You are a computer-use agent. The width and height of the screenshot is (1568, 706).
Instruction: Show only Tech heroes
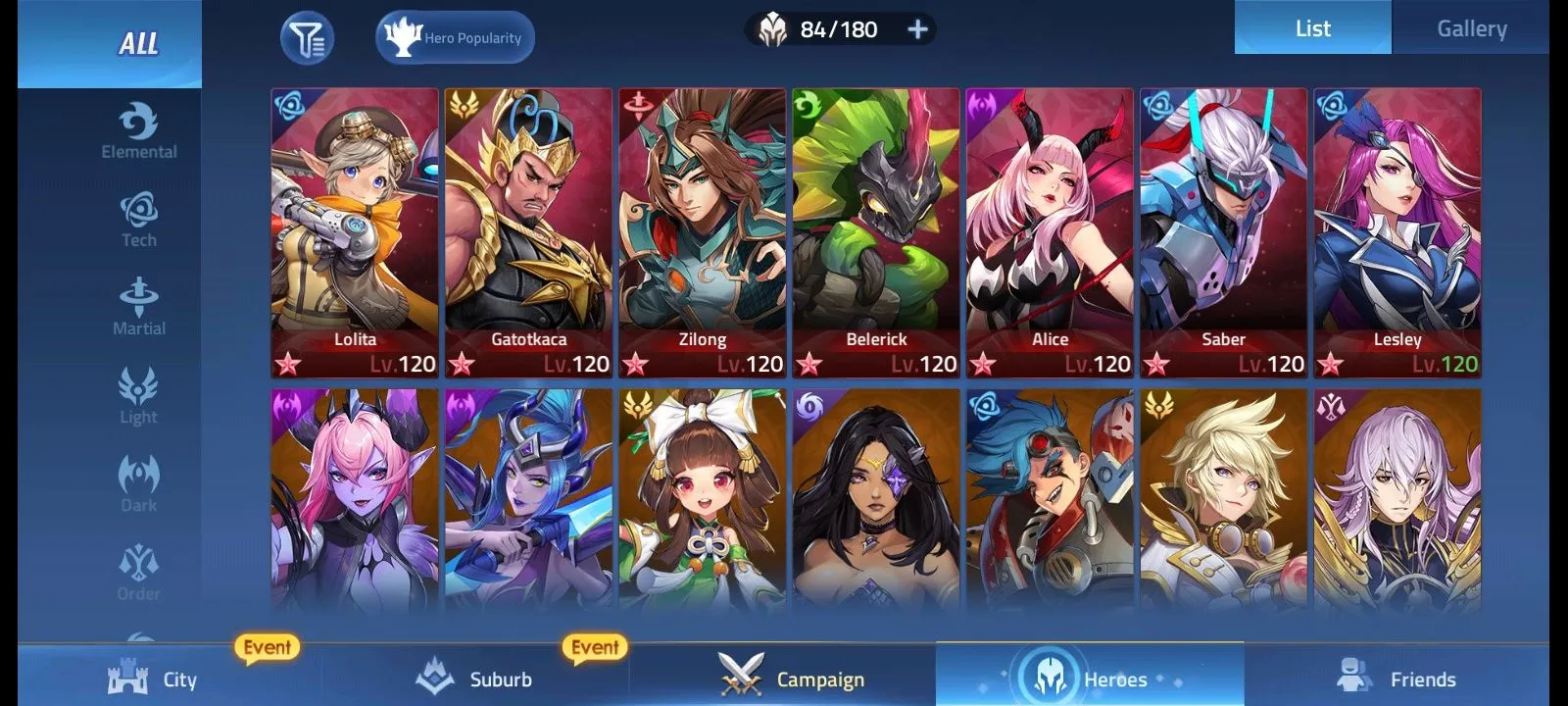point(139,220)
